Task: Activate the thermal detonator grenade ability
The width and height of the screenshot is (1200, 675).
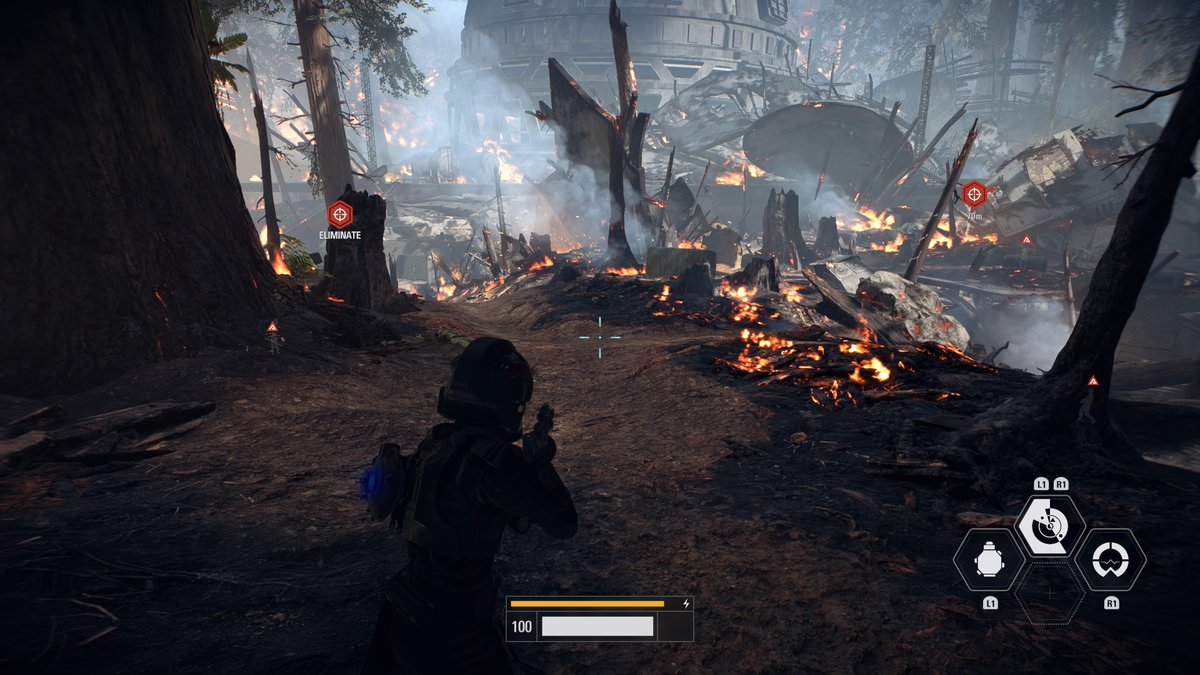Action: pos(988,561)
